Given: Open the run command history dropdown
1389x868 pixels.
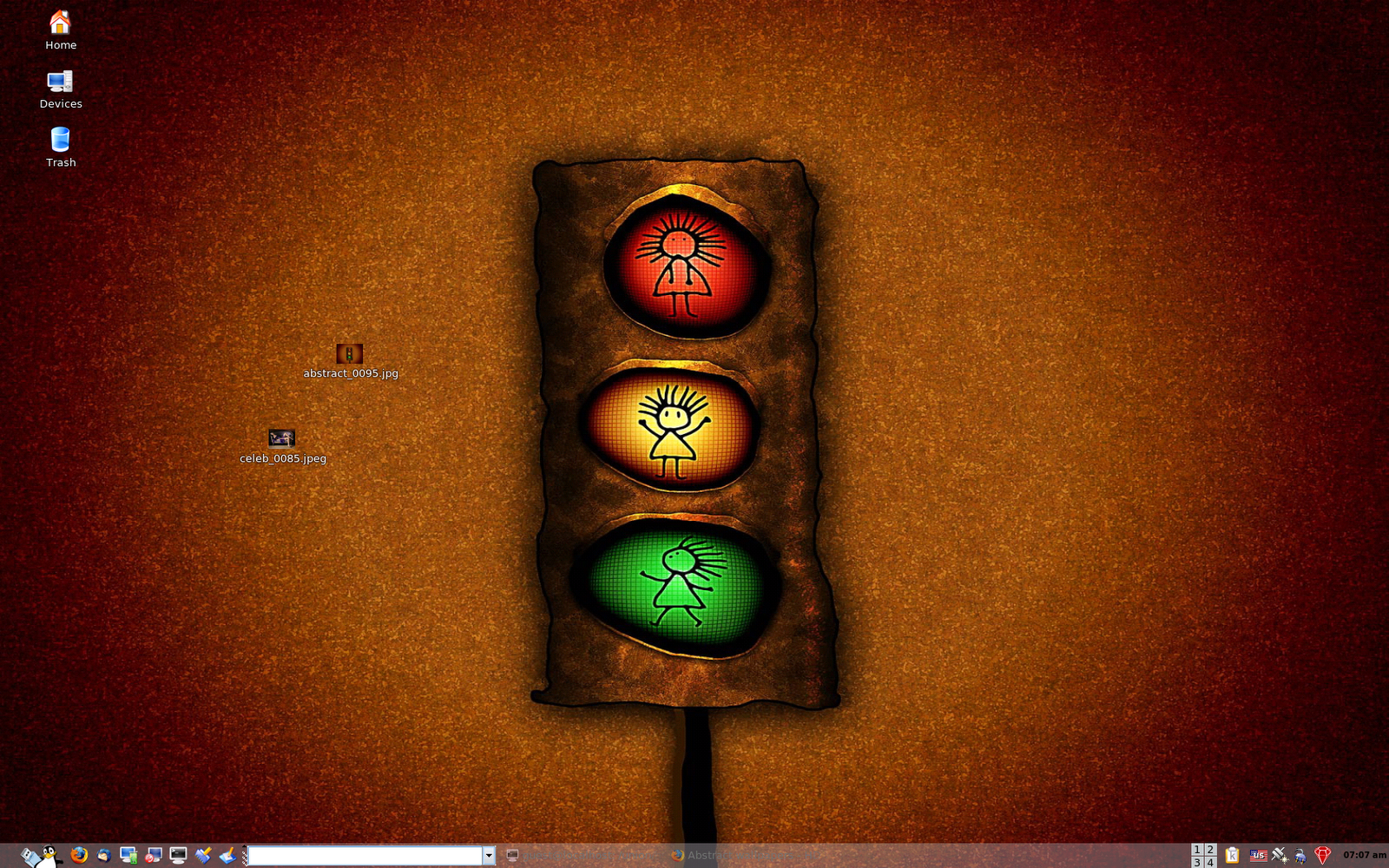Looking at the screenshot, I should [x=490, y=856].
